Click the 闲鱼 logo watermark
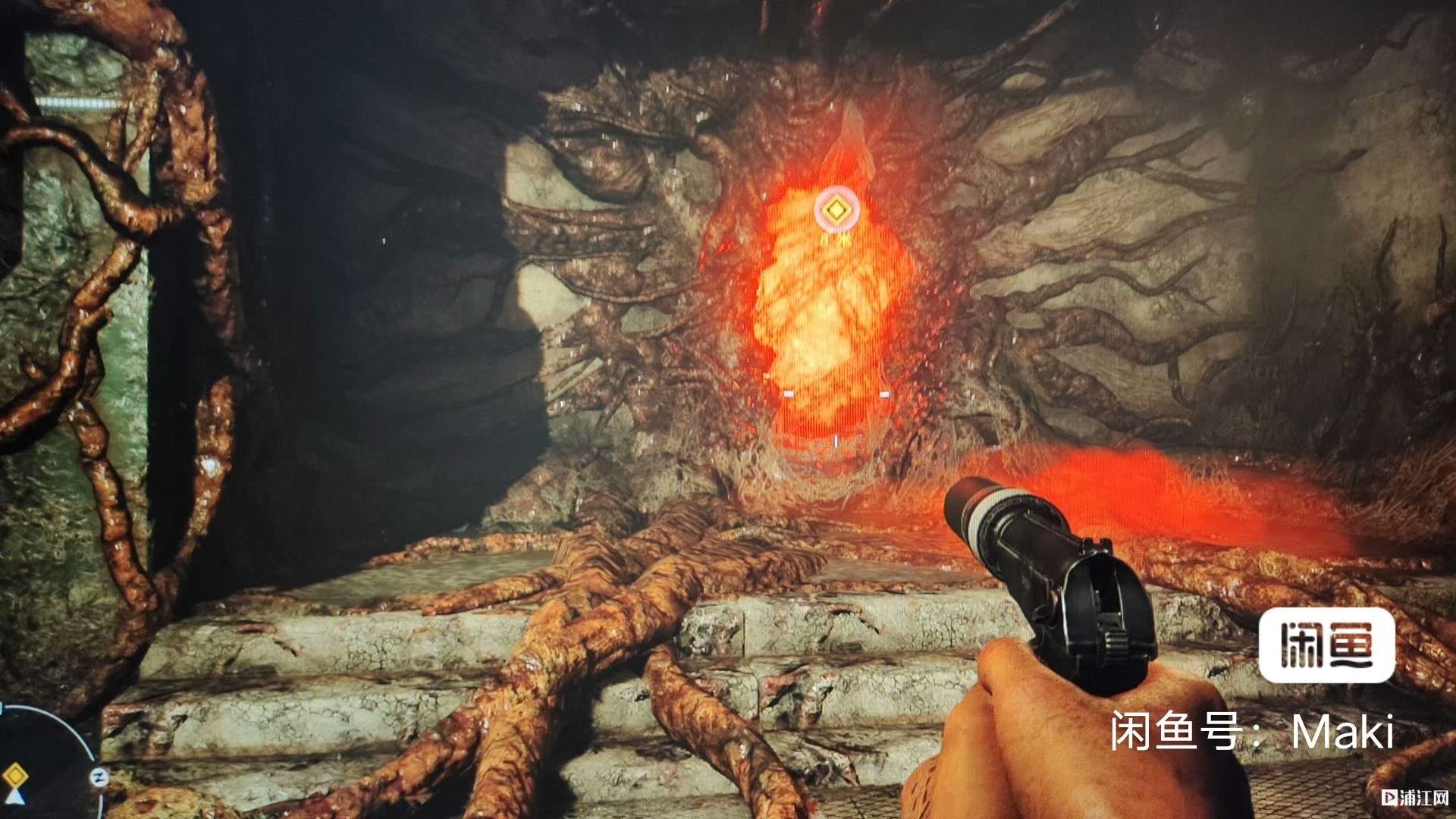The height and width of the screenshot is (819, 1456). [1326, 645]
